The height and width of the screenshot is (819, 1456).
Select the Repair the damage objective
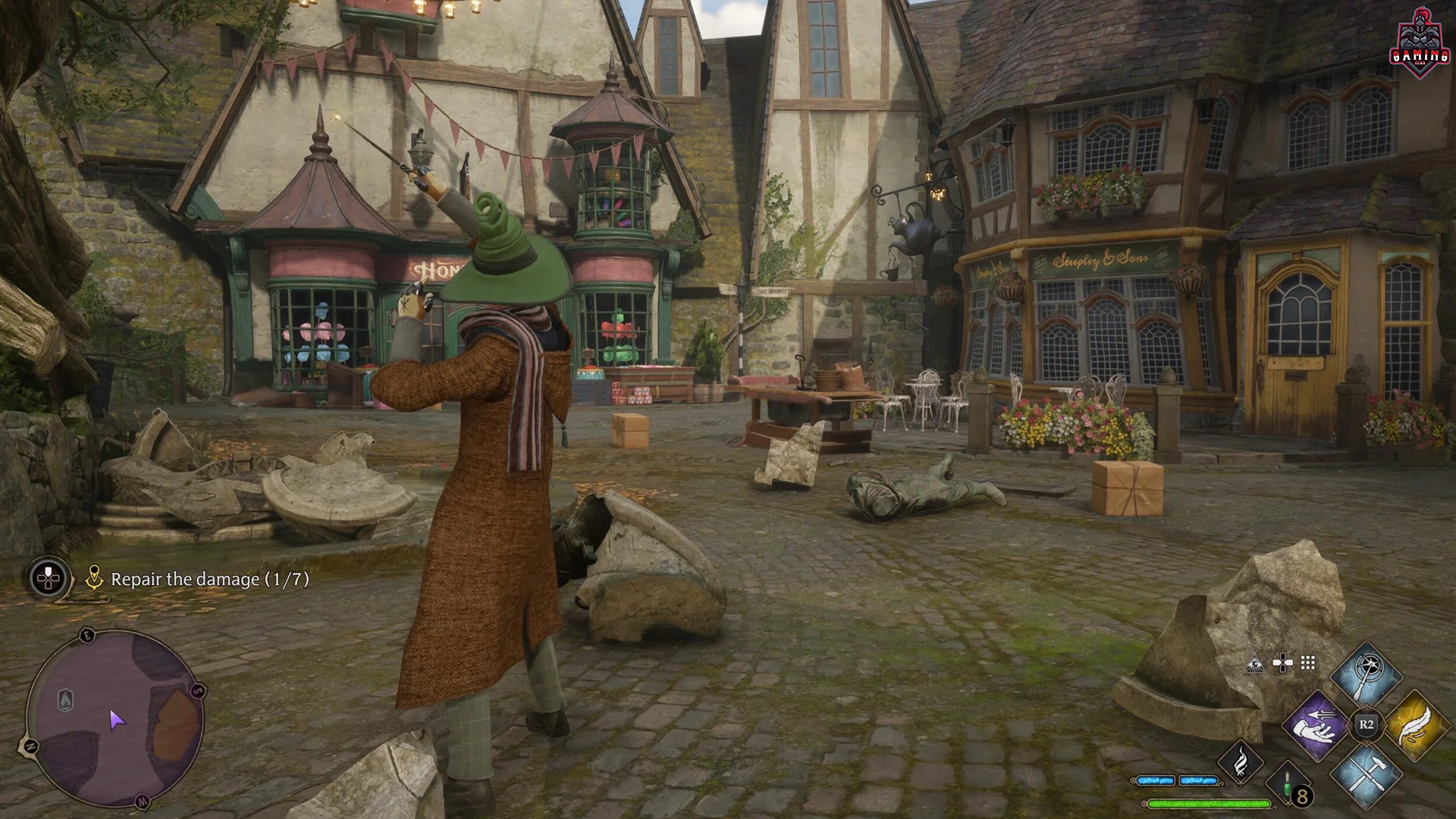(x=209, y=579)
